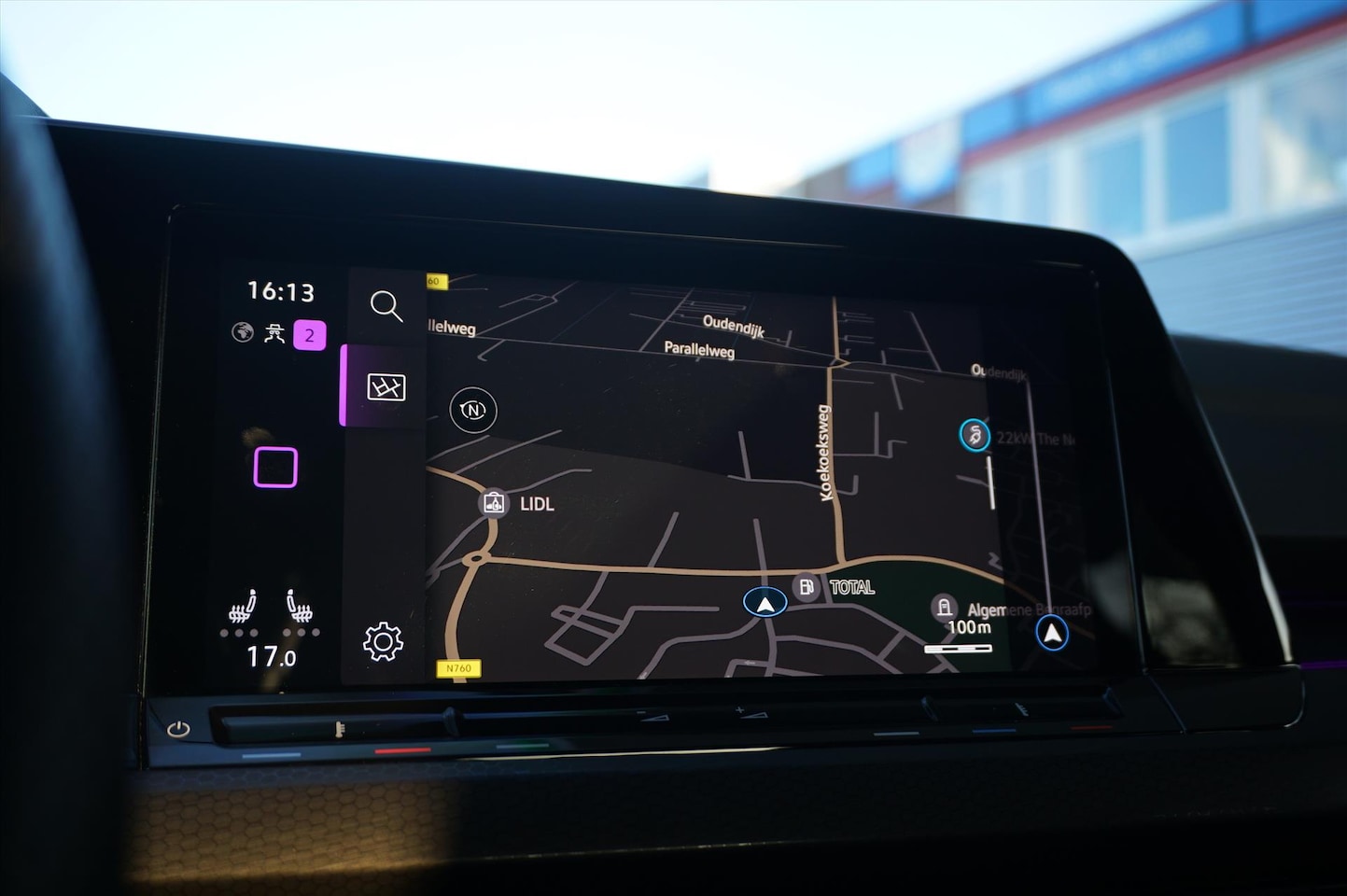Tap the purple square home button
Image resolution: width=1347 pixels, height=896 pixels.
pos(275,467)
